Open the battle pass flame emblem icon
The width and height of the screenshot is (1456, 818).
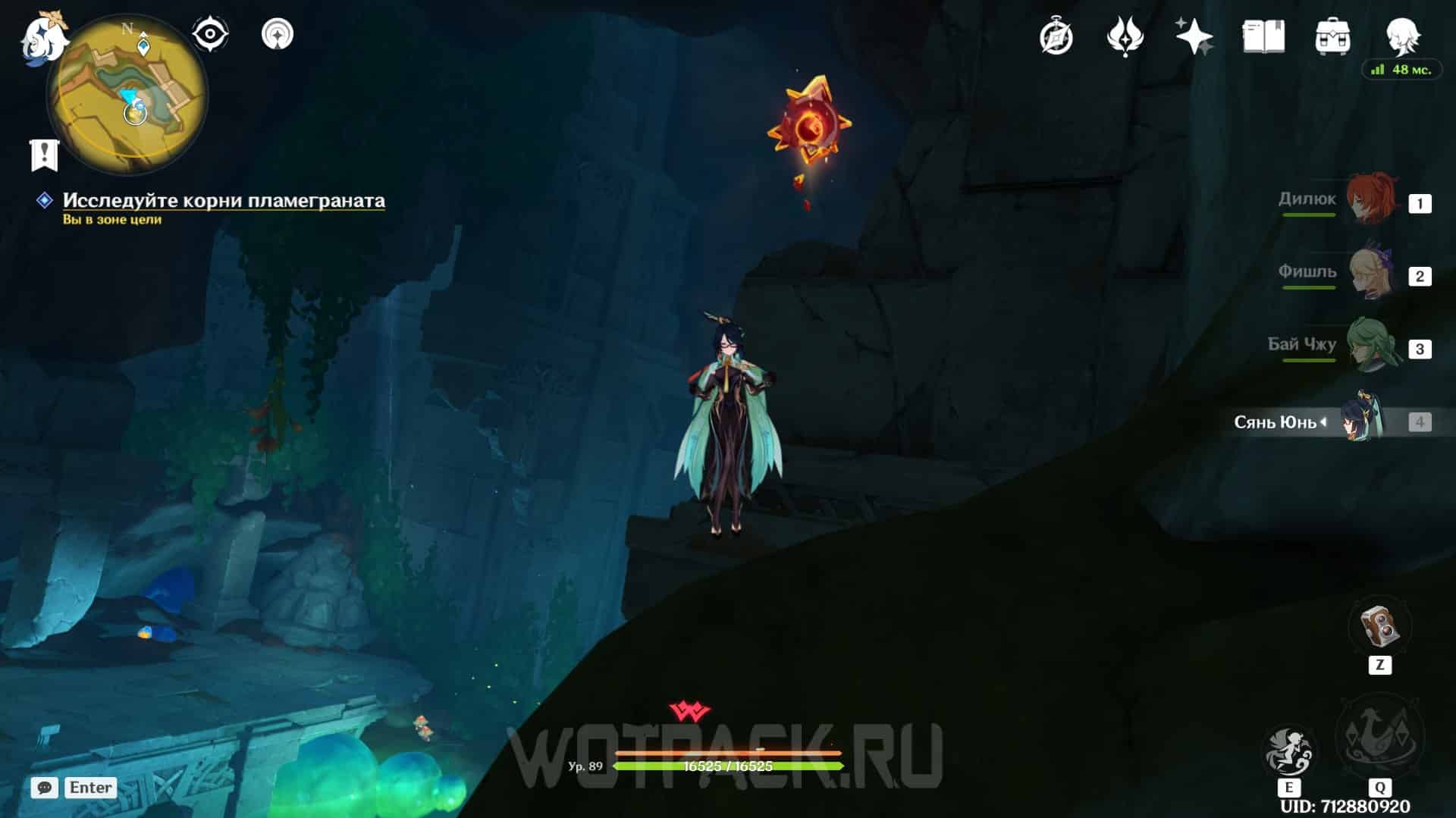(1125, 36)
